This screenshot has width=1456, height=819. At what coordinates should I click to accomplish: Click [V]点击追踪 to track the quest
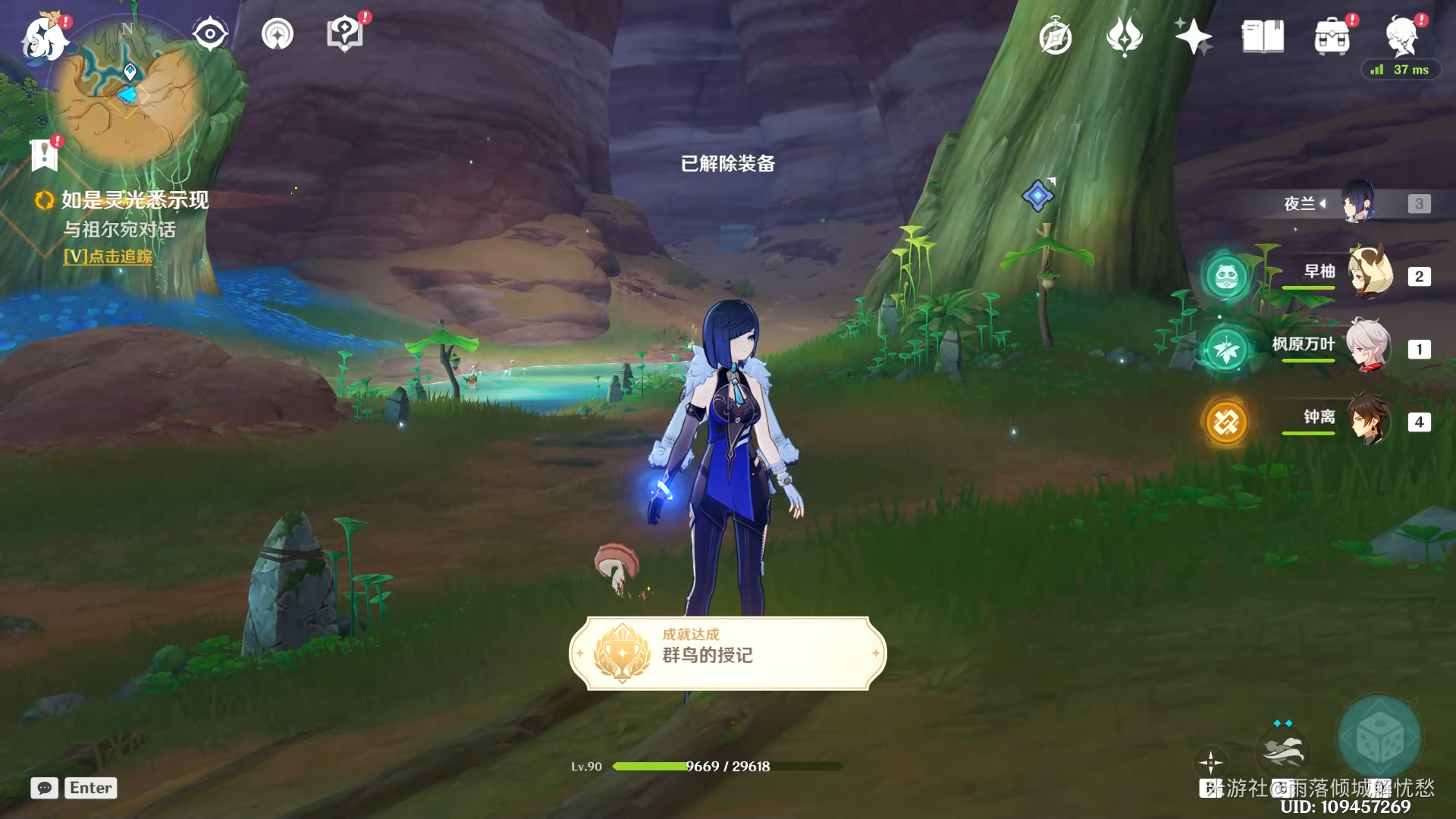pos(108,259)
